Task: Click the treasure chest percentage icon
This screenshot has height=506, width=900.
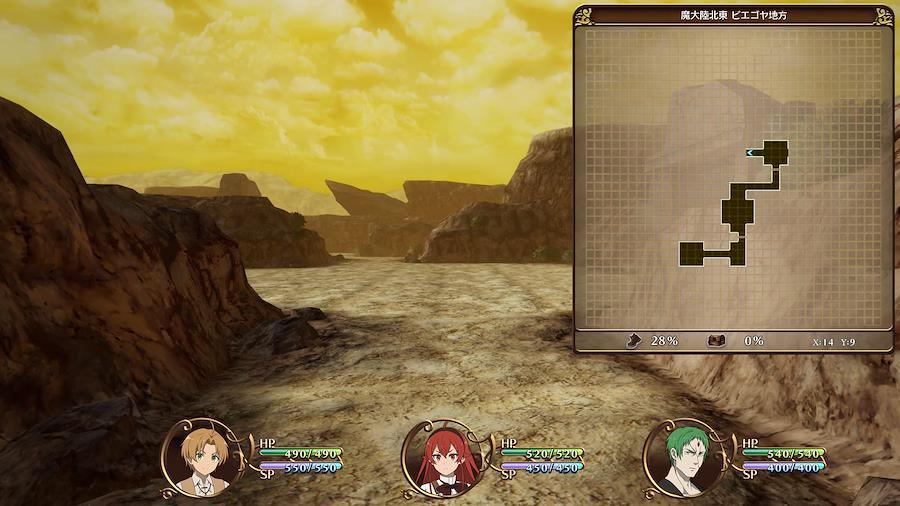Action: click(716, 340)
